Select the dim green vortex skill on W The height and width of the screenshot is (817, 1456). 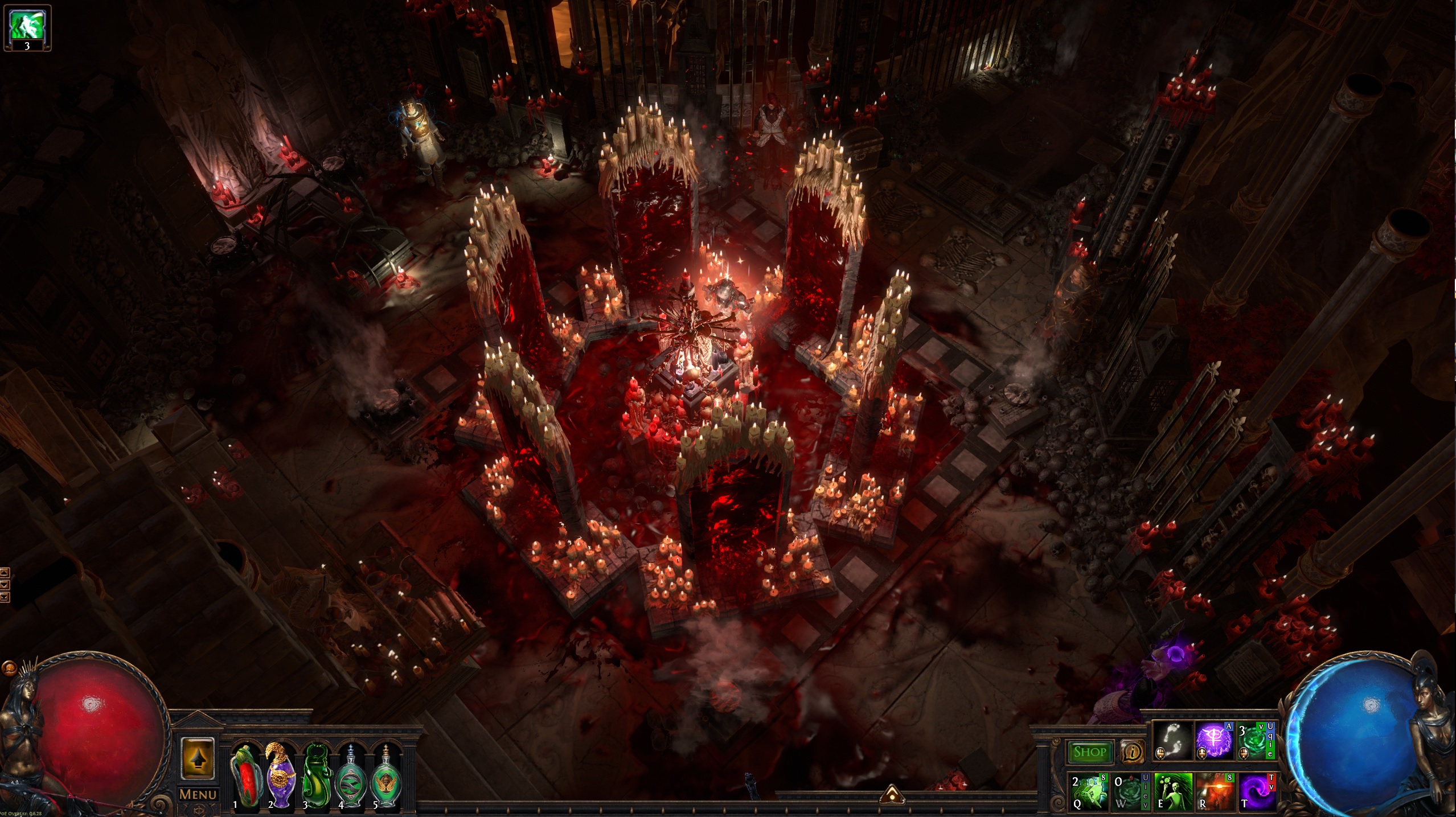(x=1130, y=790)
